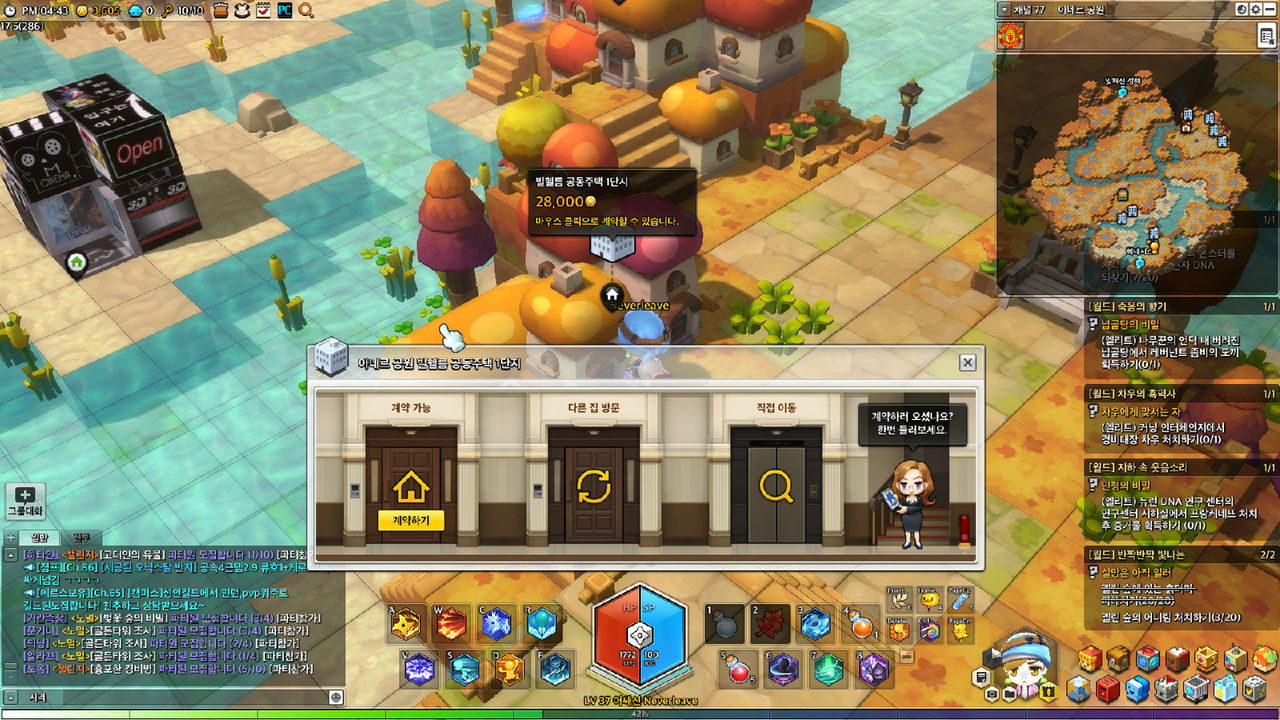Select the 납골당의 비밀 quest entry

click(x=1130, y=325)
